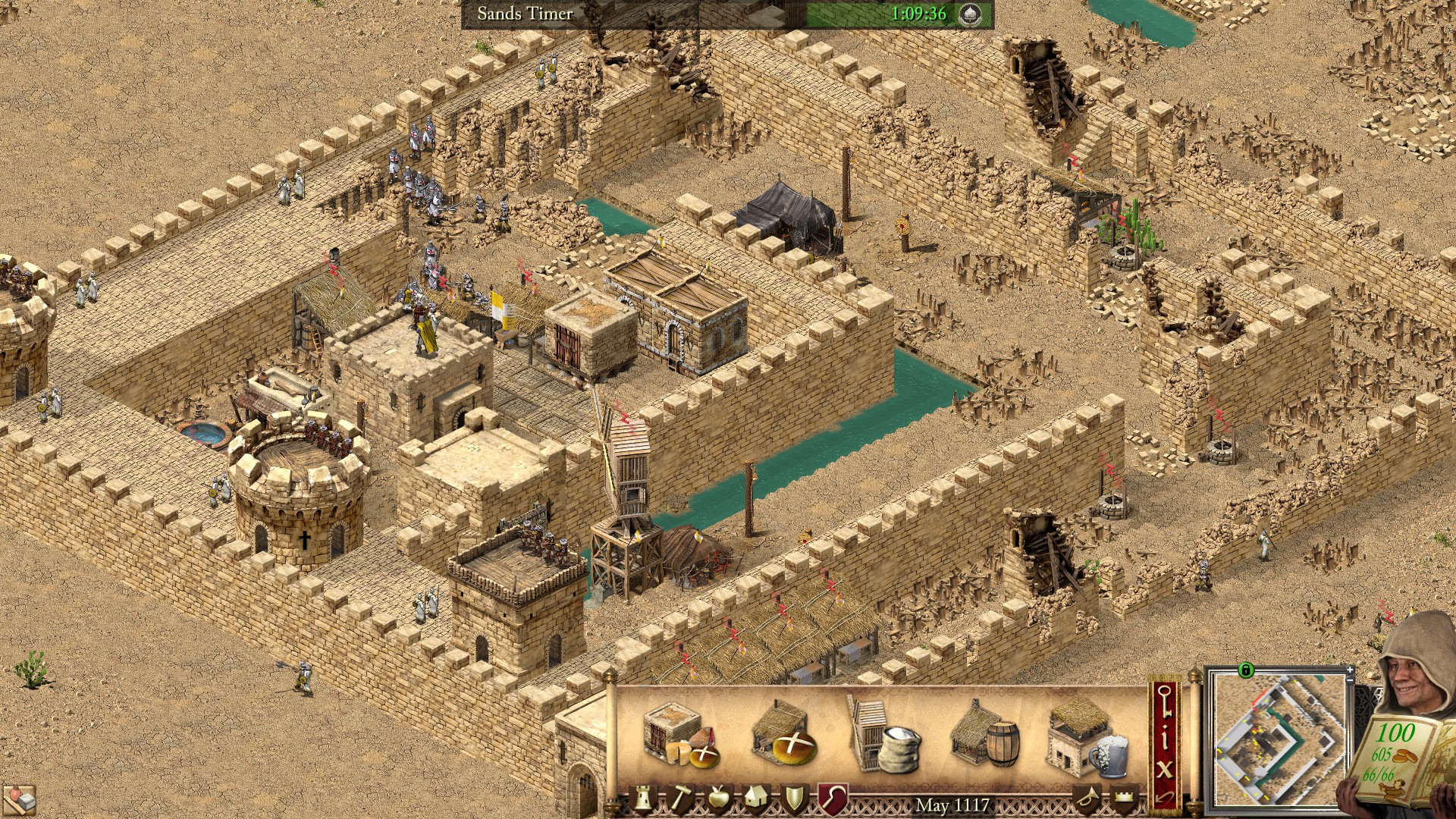Open the castle tower build category
The width and height of the screenshot is (1456, 819).
[643, 799]
